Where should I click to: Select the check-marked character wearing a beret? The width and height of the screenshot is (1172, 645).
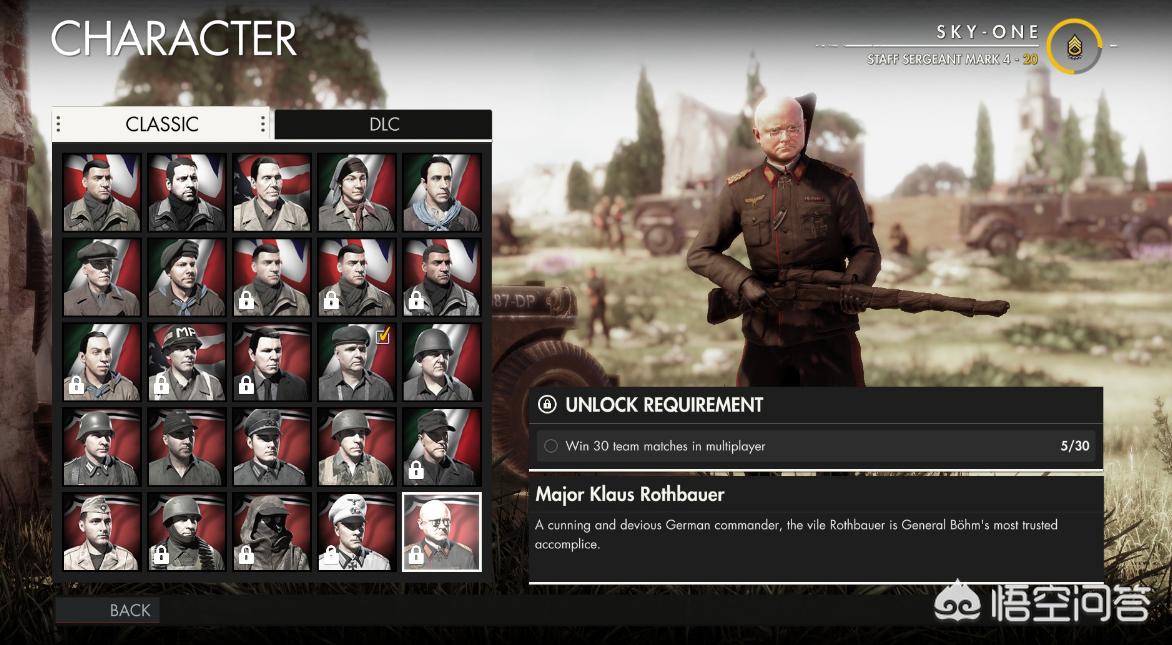click(357, 362)
